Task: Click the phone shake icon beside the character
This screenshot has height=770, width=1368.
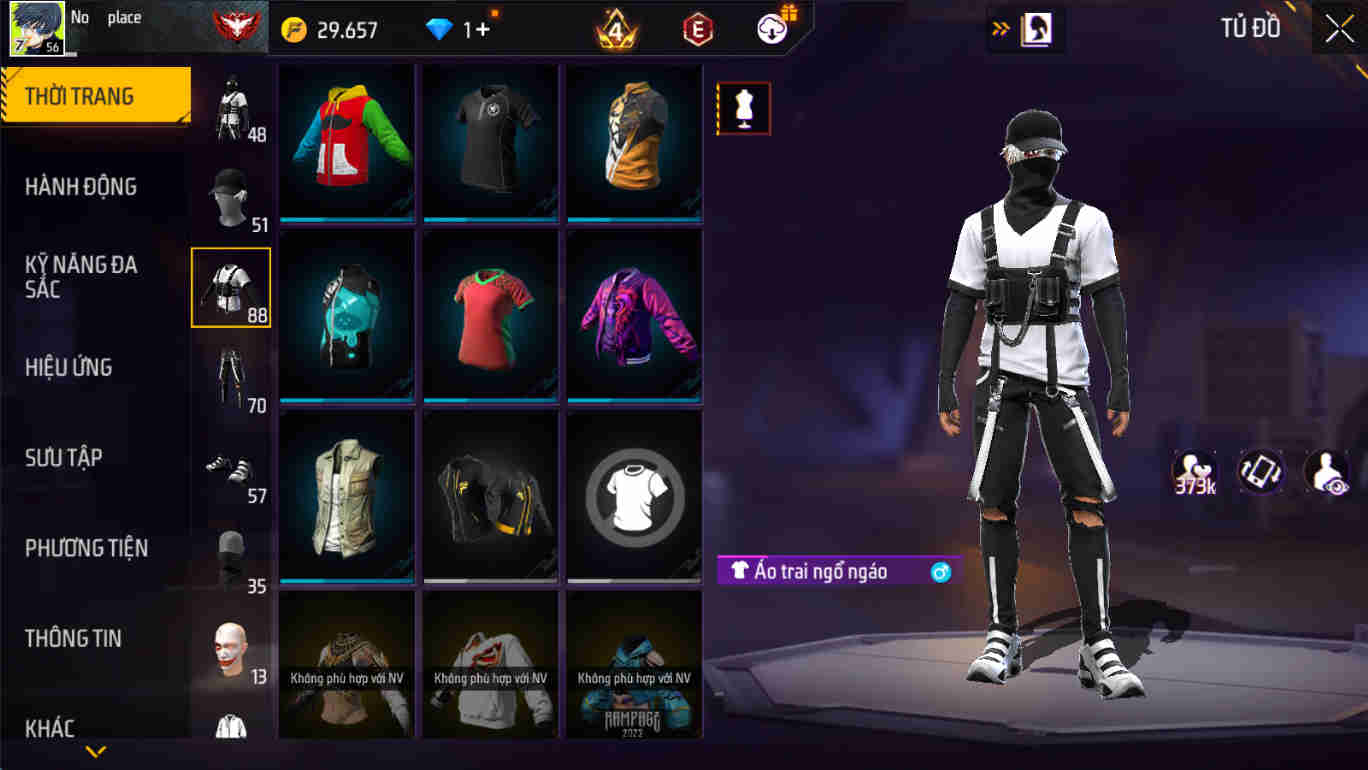Action: click(x=1259, y=470)
